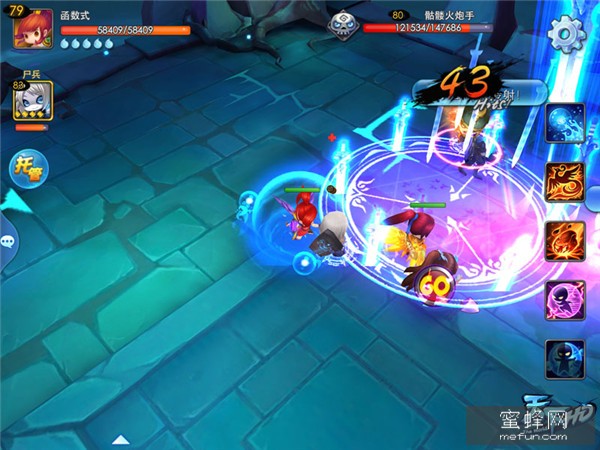Cast the fire phoenix skill
The height and width of the screenshot is (450, 600).
tap(565, 181)
